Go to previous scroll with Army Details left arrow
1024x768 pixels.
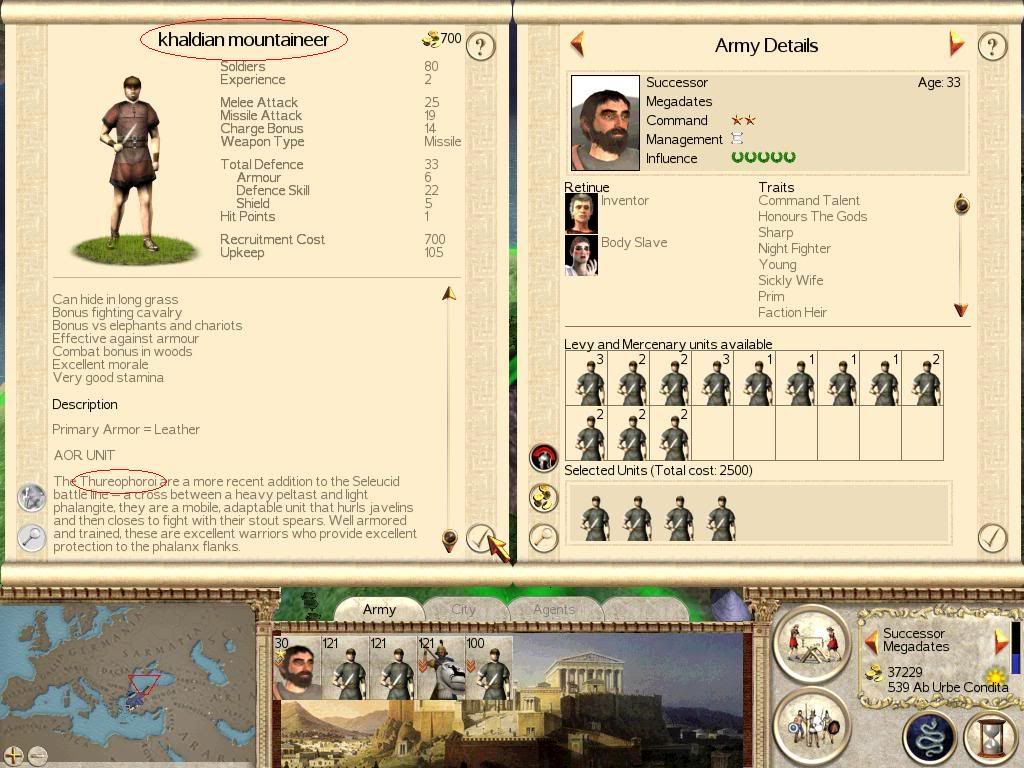577,44
